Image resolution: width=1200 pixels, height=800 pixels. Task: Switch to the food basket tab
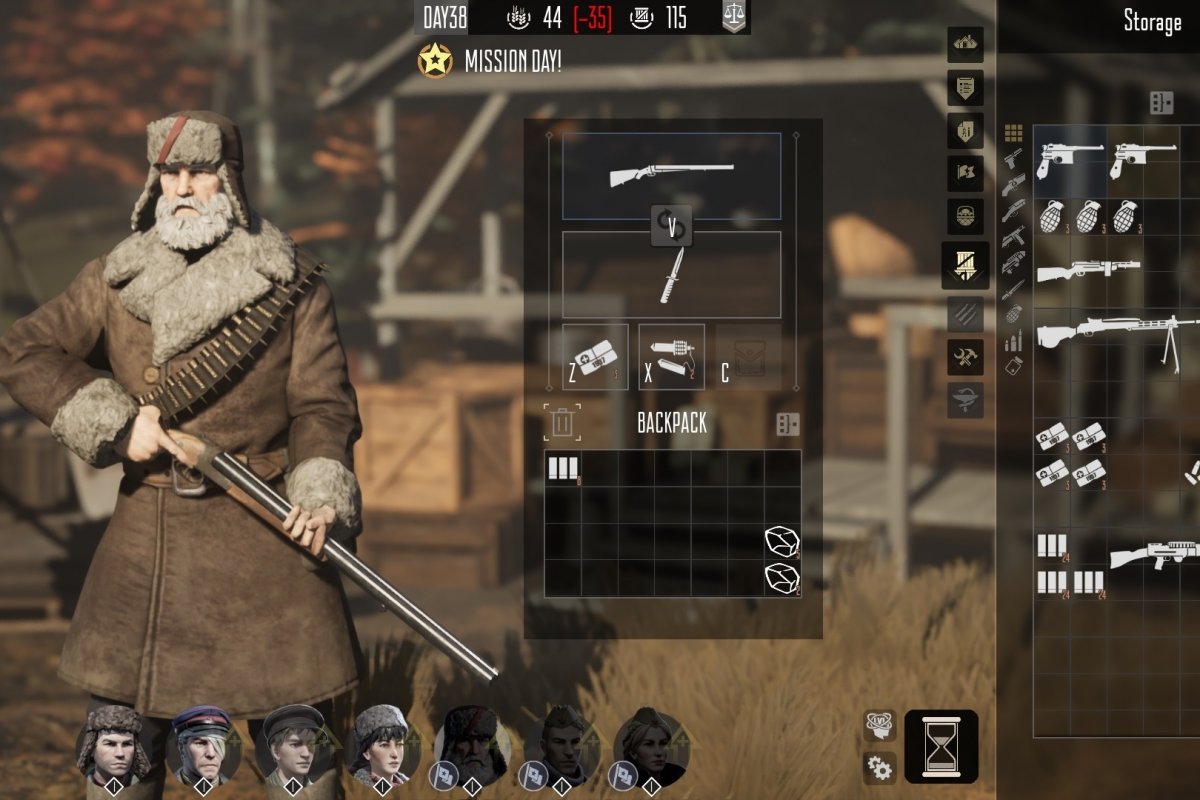point(967,215)
